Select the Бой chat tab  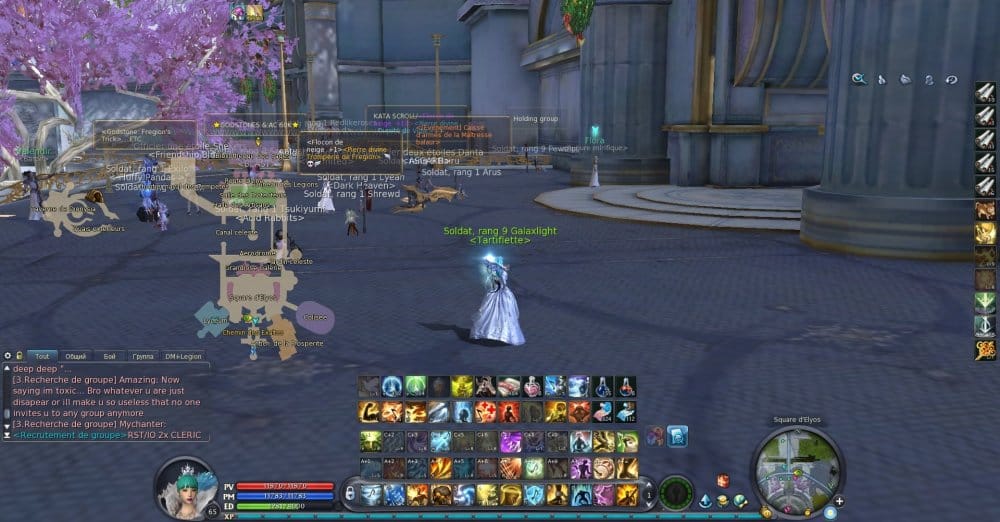[109, 356]
